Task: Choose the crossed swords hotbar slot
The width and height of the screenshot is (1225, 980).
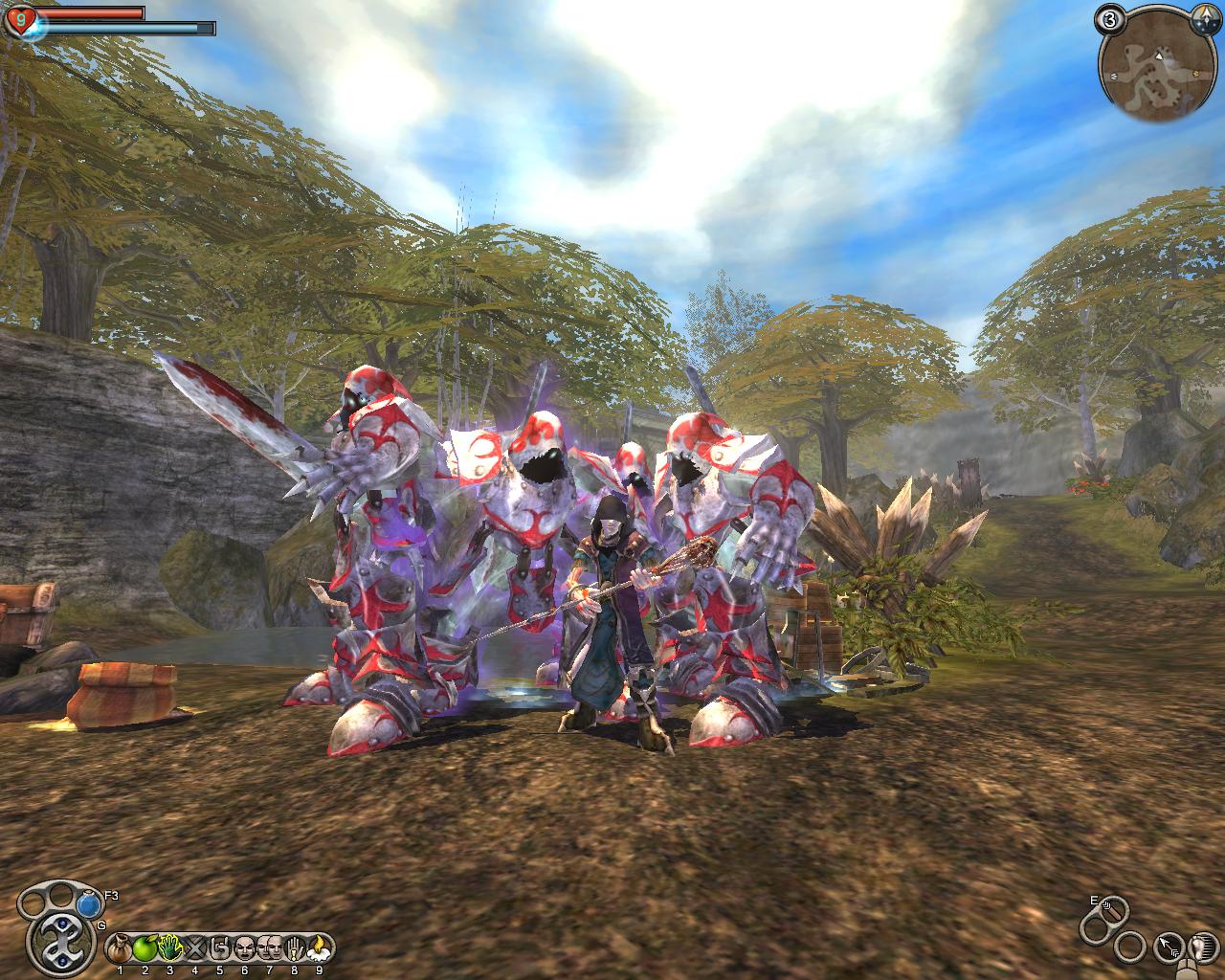Action: pyautogui.click(x=194, y=948)
